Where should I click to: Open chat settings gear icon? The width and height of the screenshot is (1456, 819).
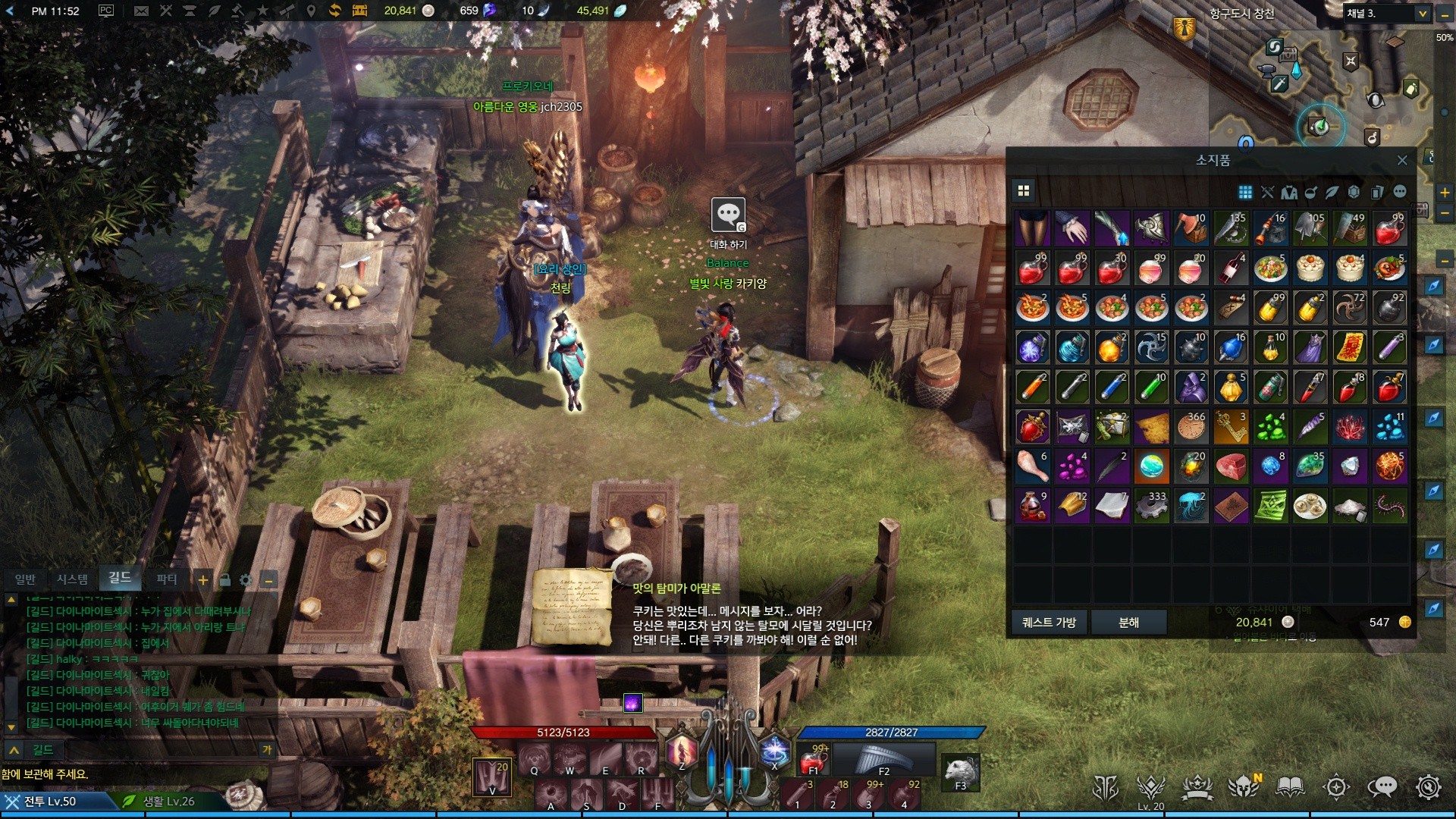(246, 580)
